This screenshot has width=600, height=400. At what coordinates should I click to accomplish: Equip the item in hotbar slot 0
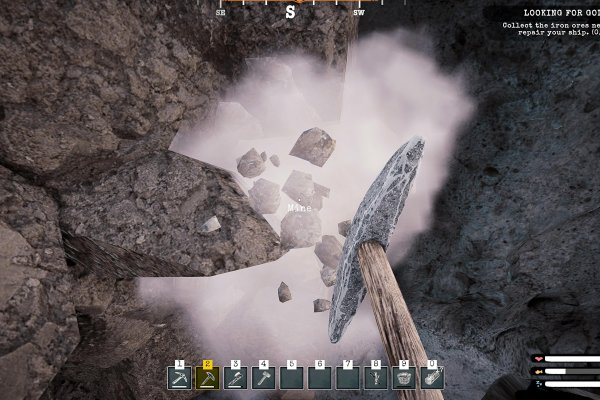432,378
